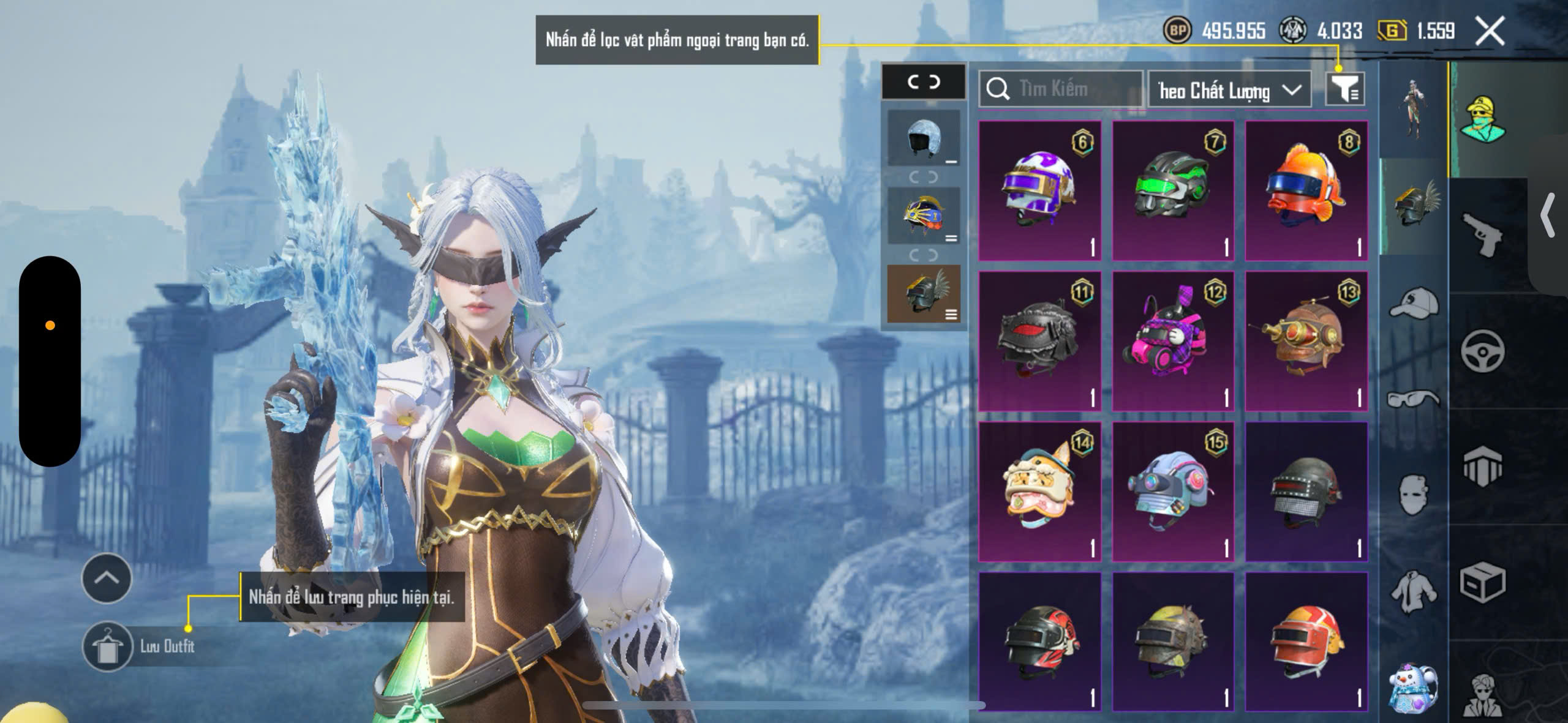Select the lion dance helmet
This screenshot has width=1568, height=723.
point(1039,491)
